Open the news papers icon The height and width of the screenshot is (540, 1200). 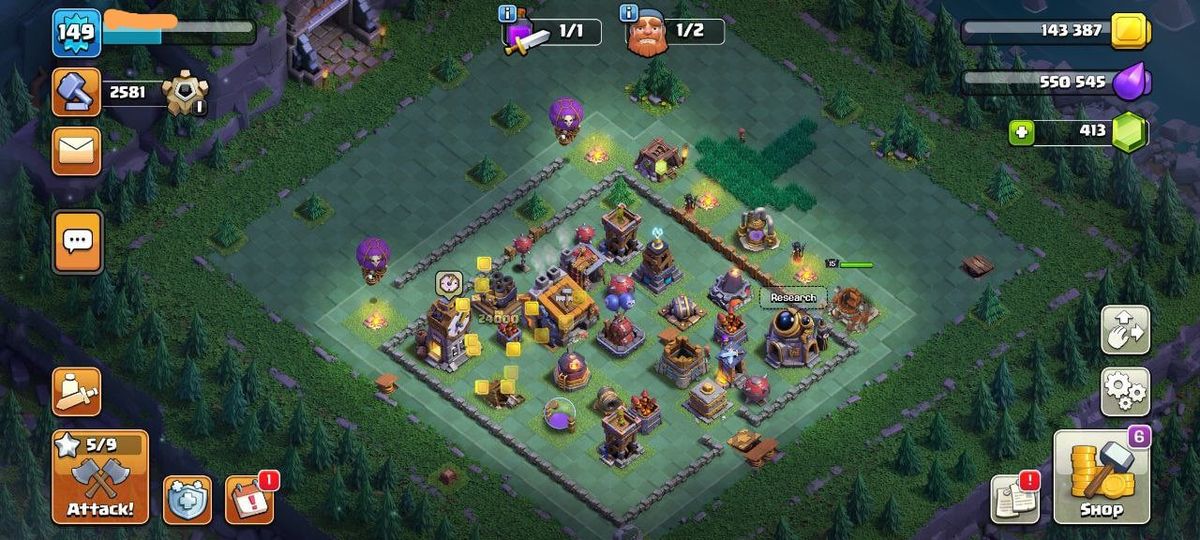[1015, 498]
